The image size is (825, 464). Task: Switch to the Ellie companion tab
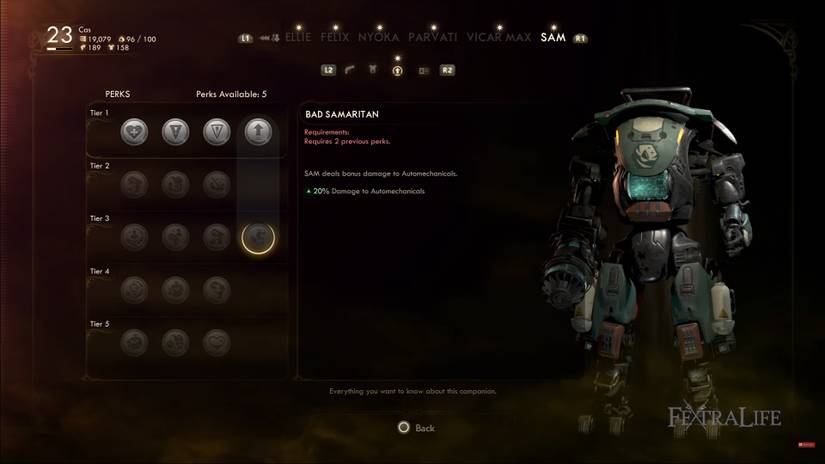point(298,38)
